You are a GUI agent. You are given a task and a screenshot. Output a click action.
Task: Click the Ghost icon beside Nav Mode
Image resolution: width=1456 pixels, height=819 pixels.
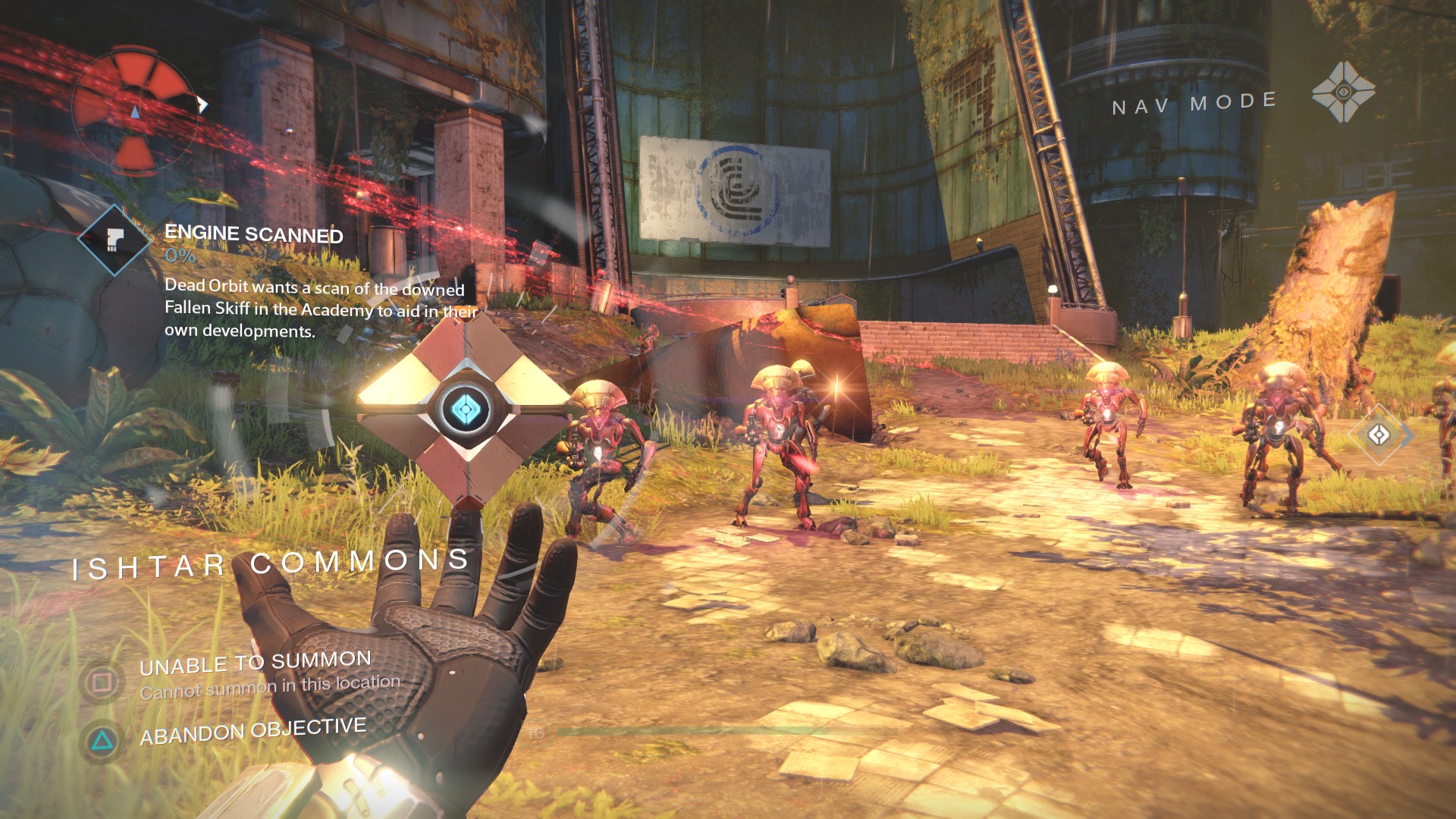[x=1343, y=93]
